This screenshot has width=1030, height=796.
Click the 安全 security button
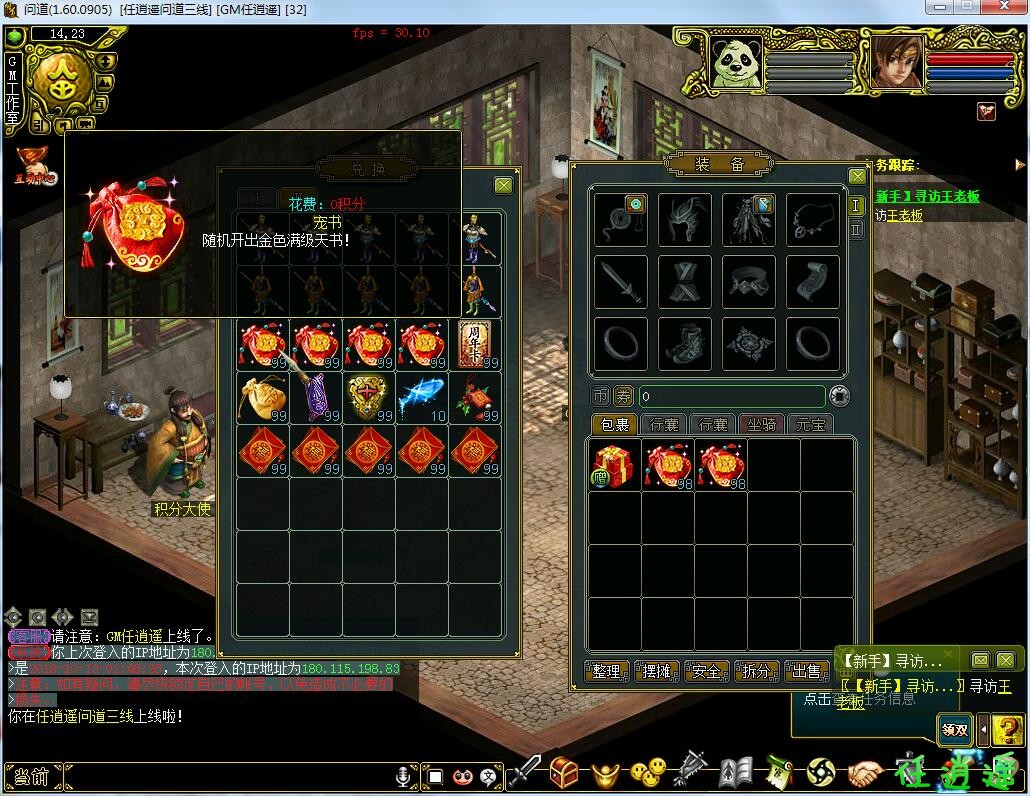tap(707, 671)
